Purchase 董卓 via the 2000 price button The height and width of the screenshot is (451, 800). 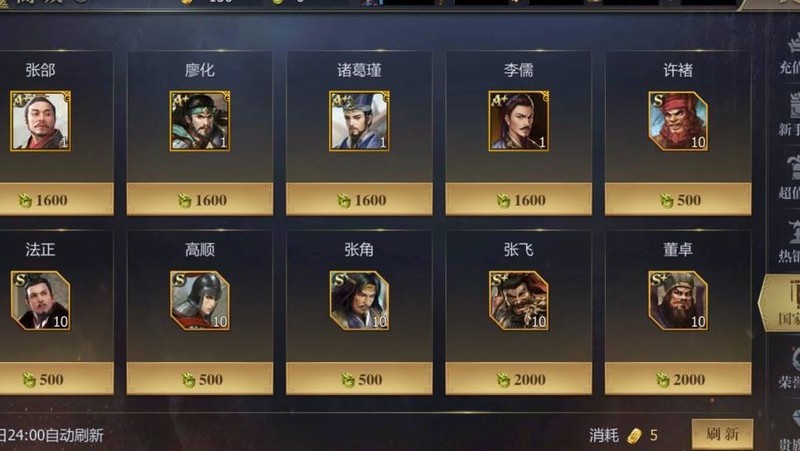(678, 379)
